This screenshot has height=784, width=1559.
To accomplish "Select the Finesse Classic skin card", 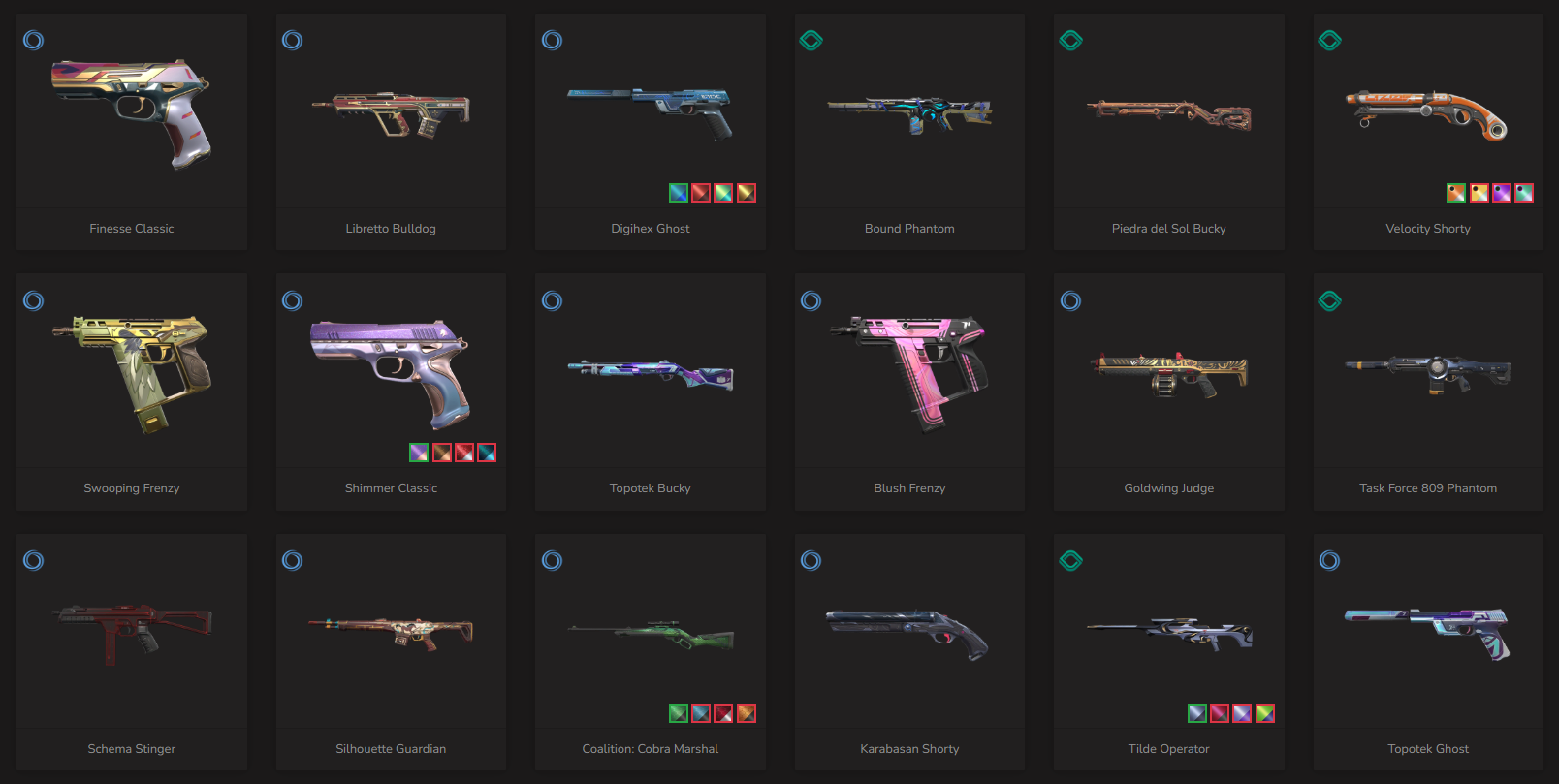I will click(x=132, y=116).
